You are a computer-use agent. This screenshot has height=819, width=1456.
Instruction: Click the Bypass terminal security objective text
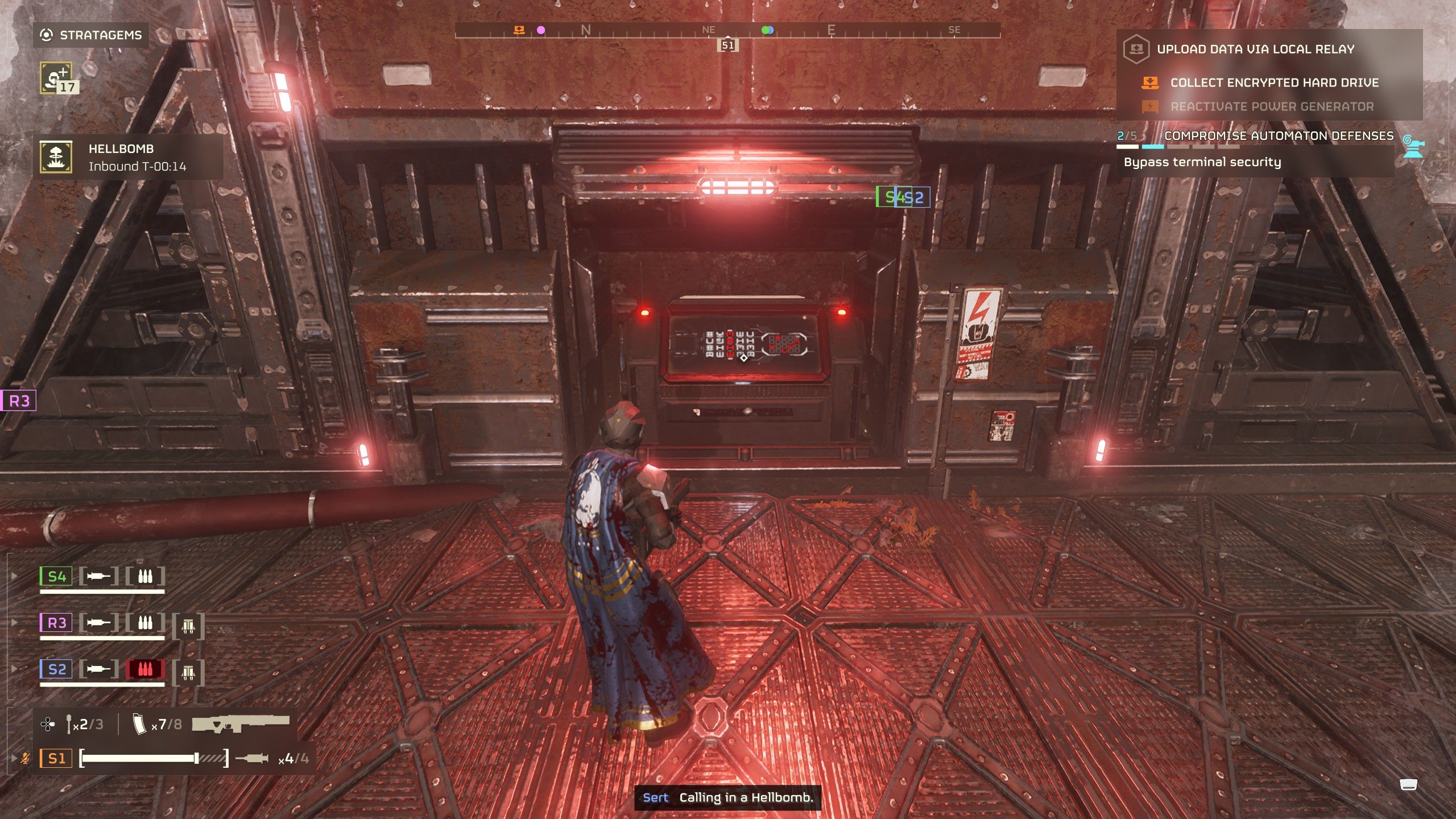point(1202,163)
